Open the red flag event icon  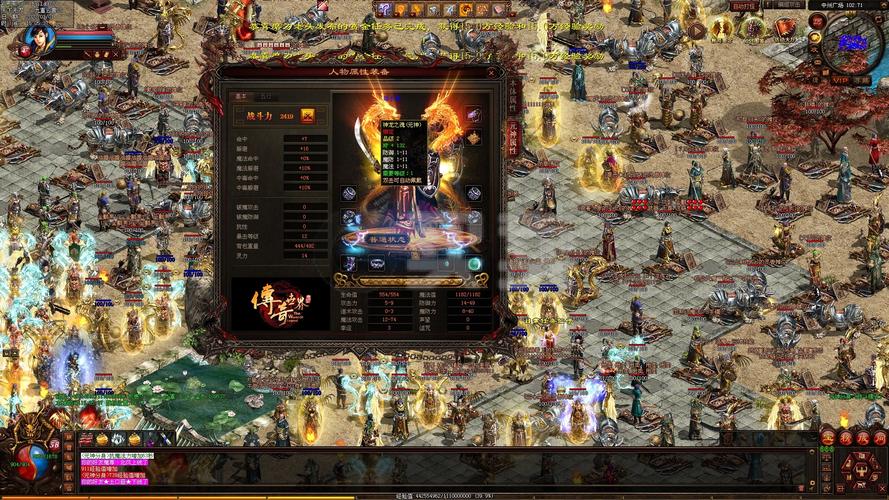[786, 29]
